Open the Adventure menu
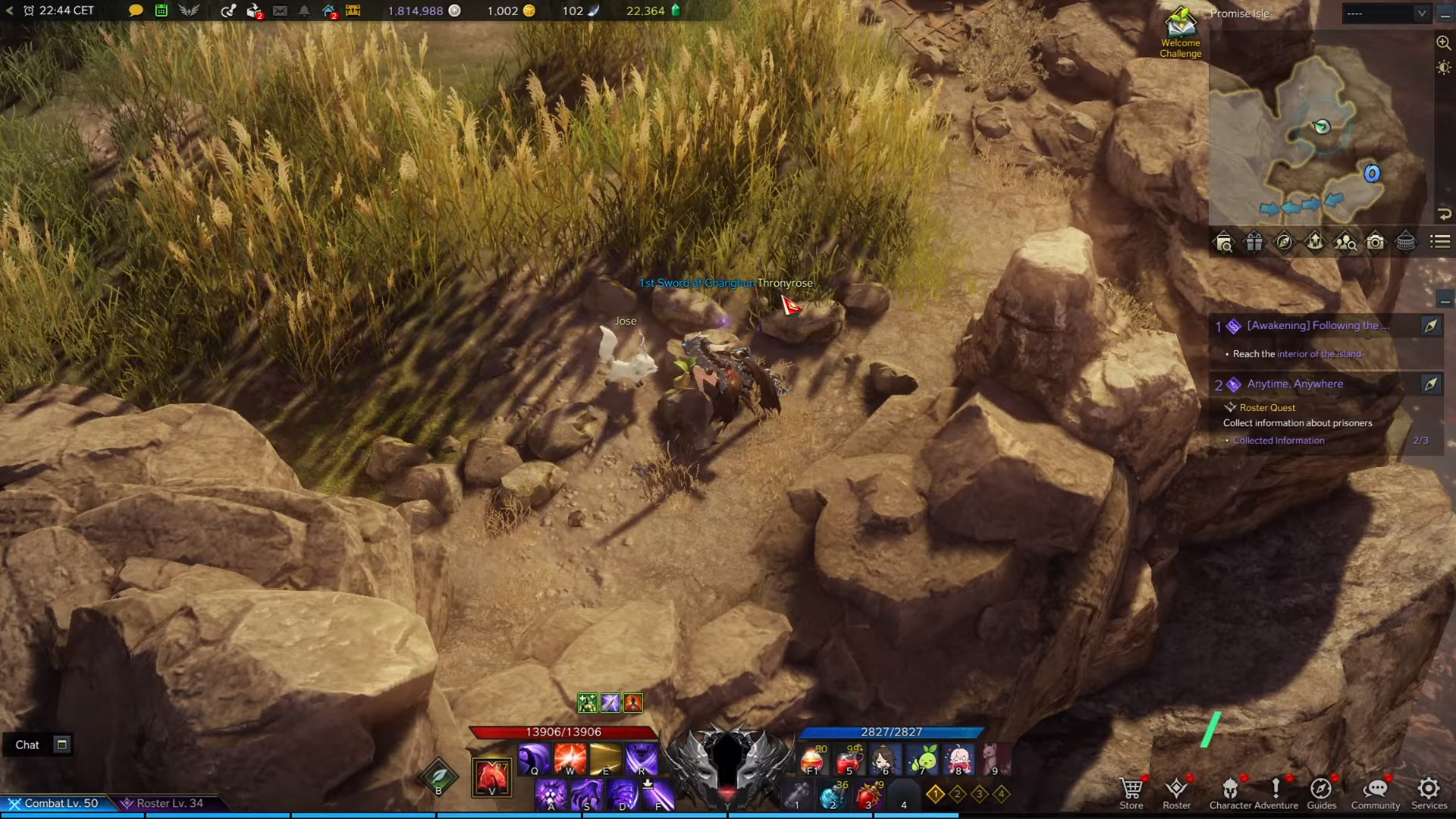The image size is (1456, 819). 1276,792
